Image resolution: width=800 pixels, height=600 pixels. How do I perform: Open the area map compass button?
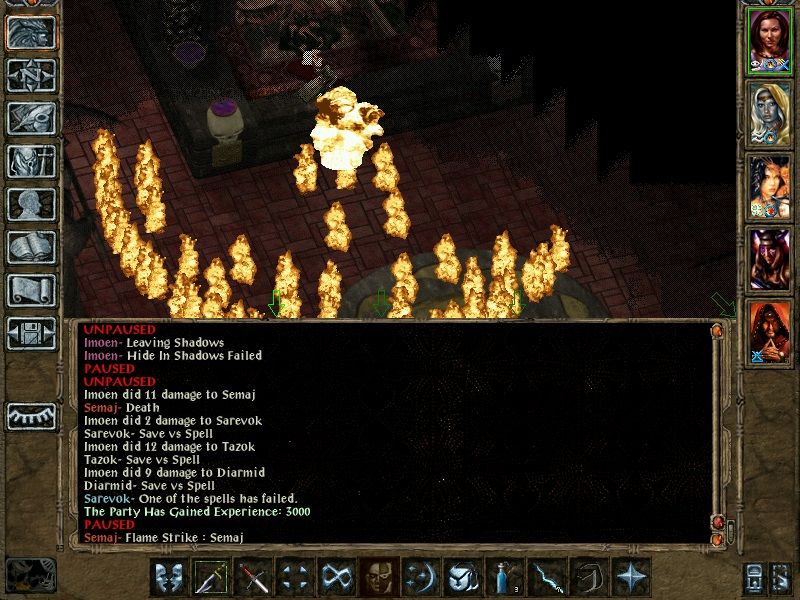pyautogui.click(x=30, y=75)
